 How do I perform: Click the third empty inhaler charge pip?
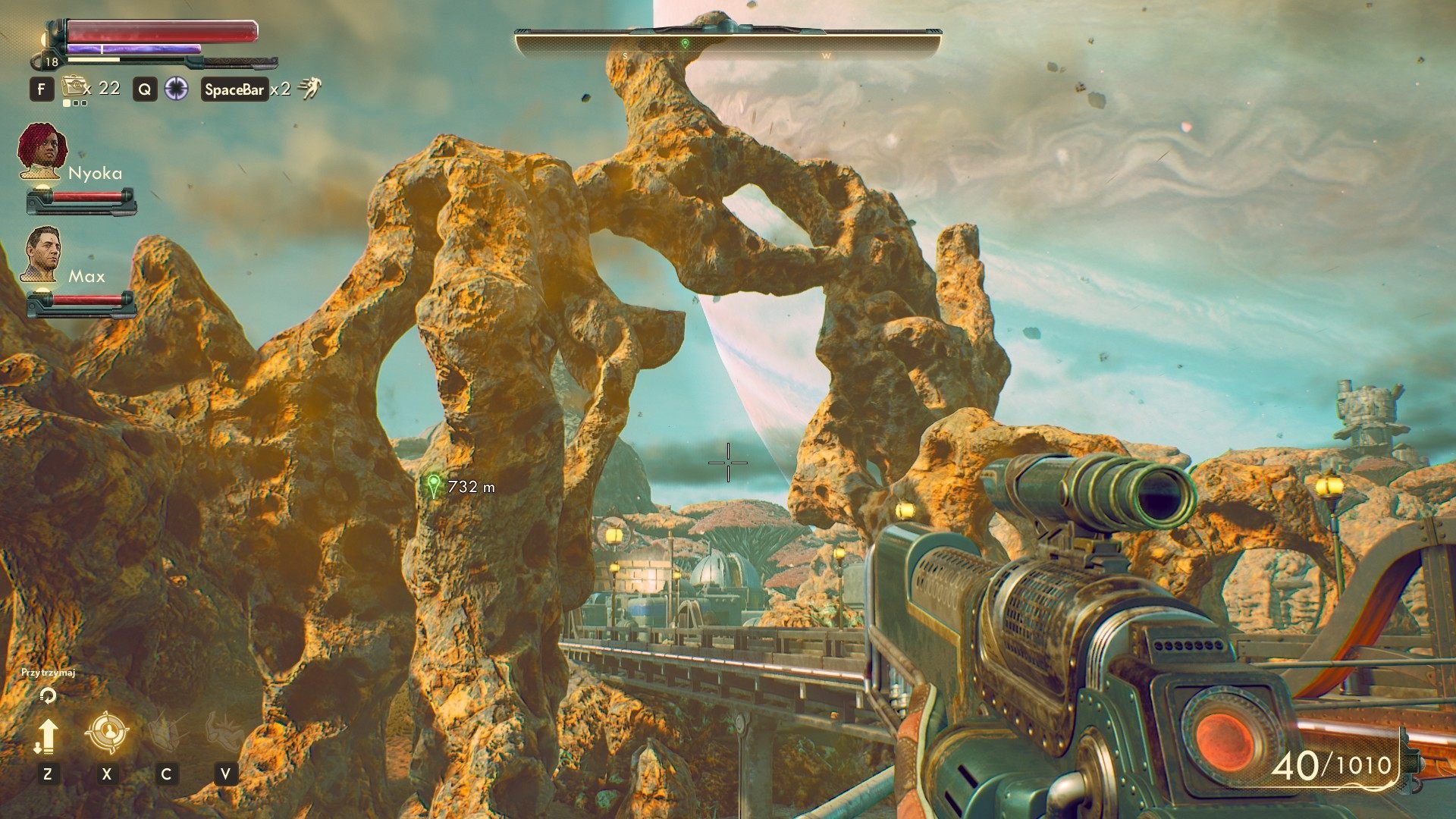(x=85, y=103)
